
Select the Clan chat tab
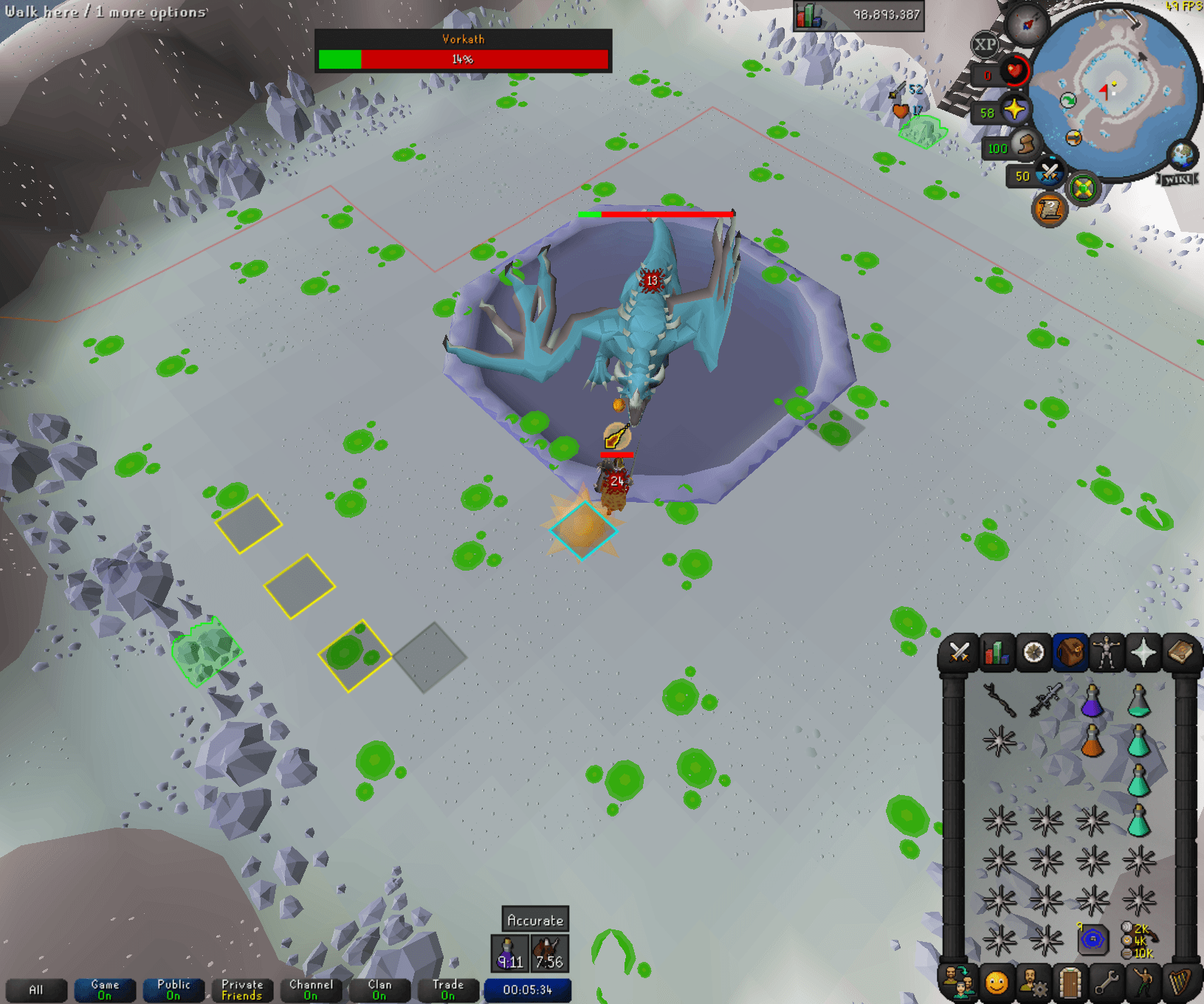379,989
